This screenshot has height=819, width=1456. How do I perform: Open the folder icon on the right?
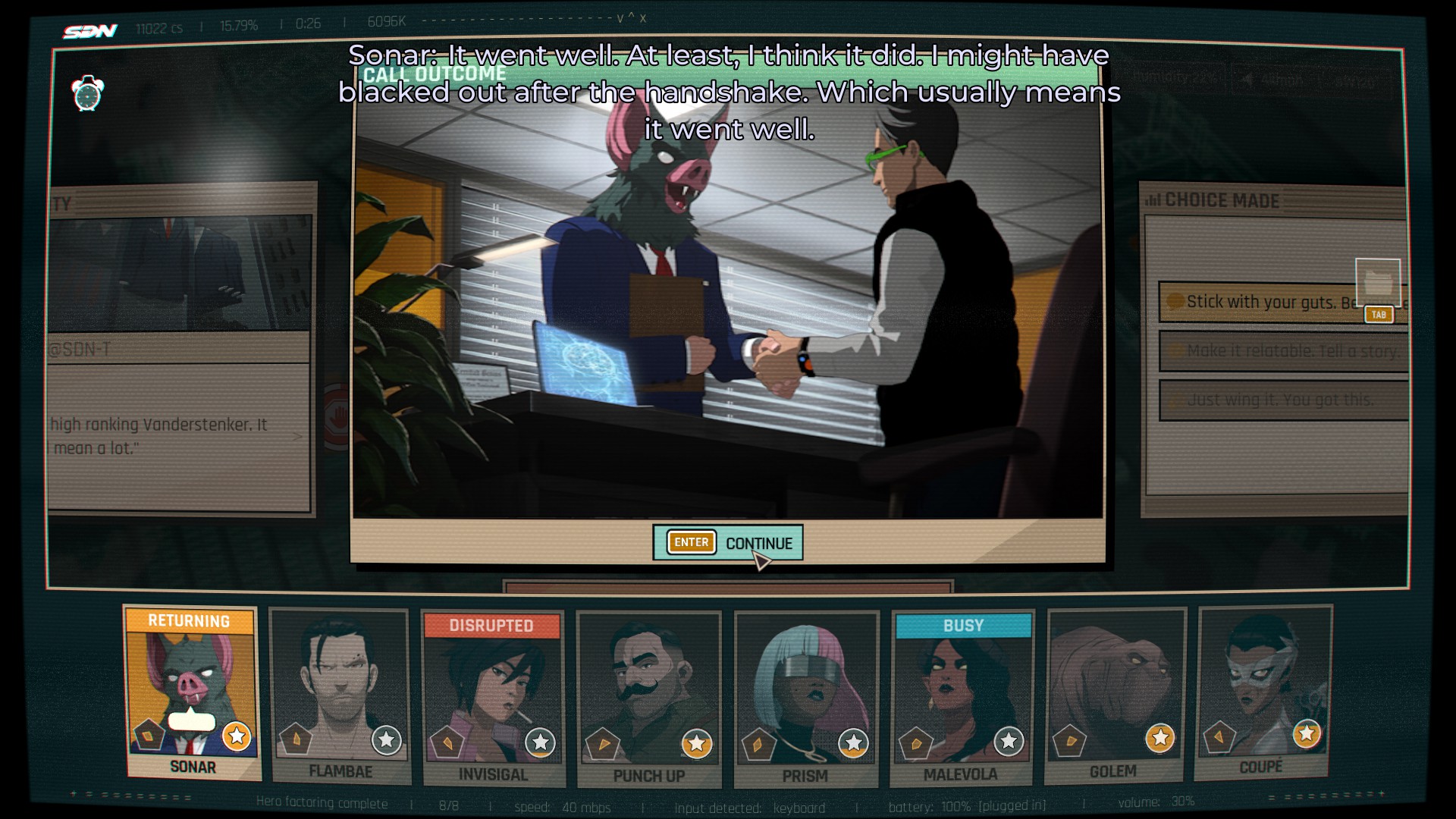[1378, 283]
